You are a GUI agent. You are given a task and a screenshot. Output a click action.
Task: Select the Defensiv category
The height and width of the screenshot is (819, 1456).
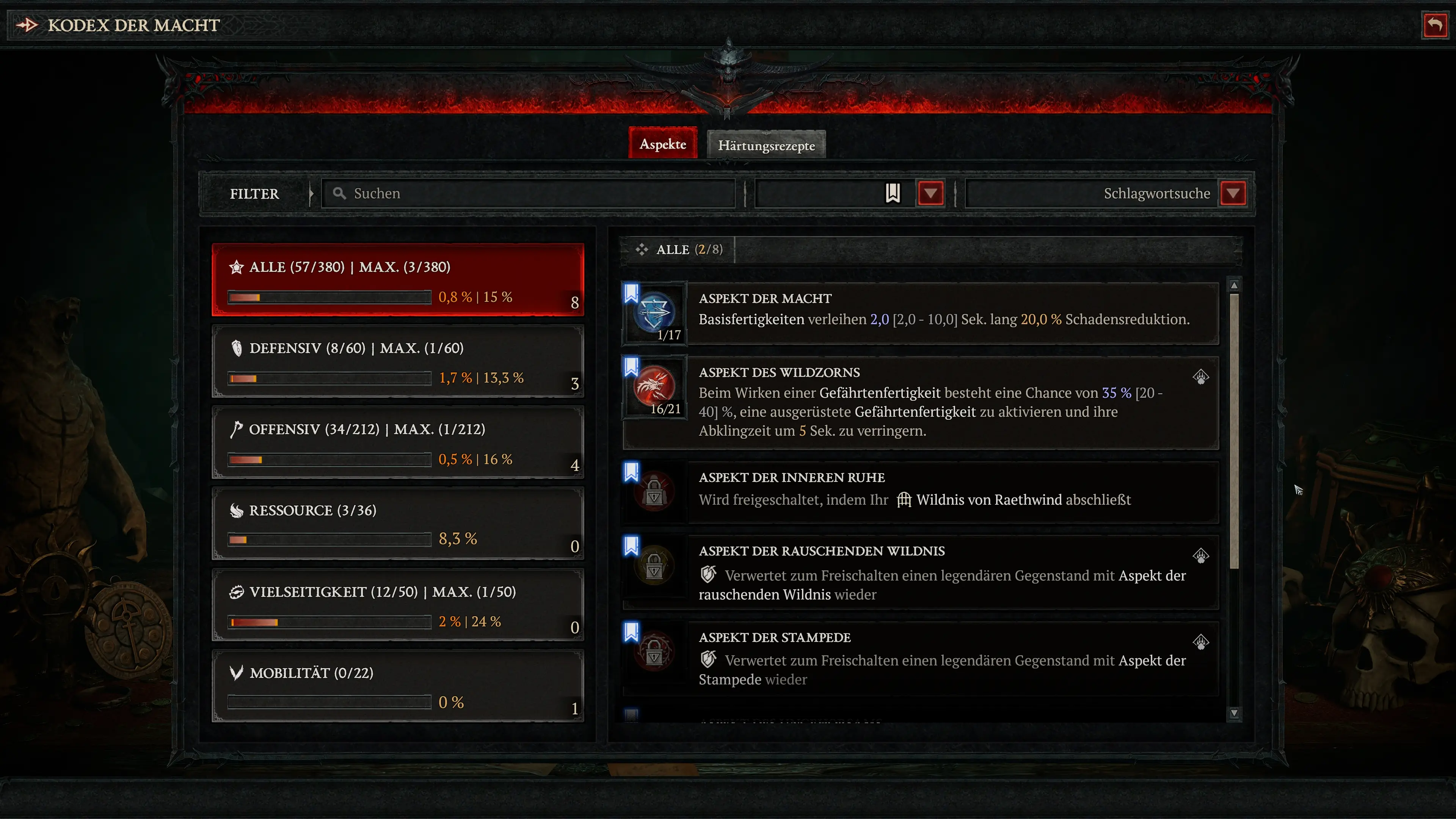(397, 361)
